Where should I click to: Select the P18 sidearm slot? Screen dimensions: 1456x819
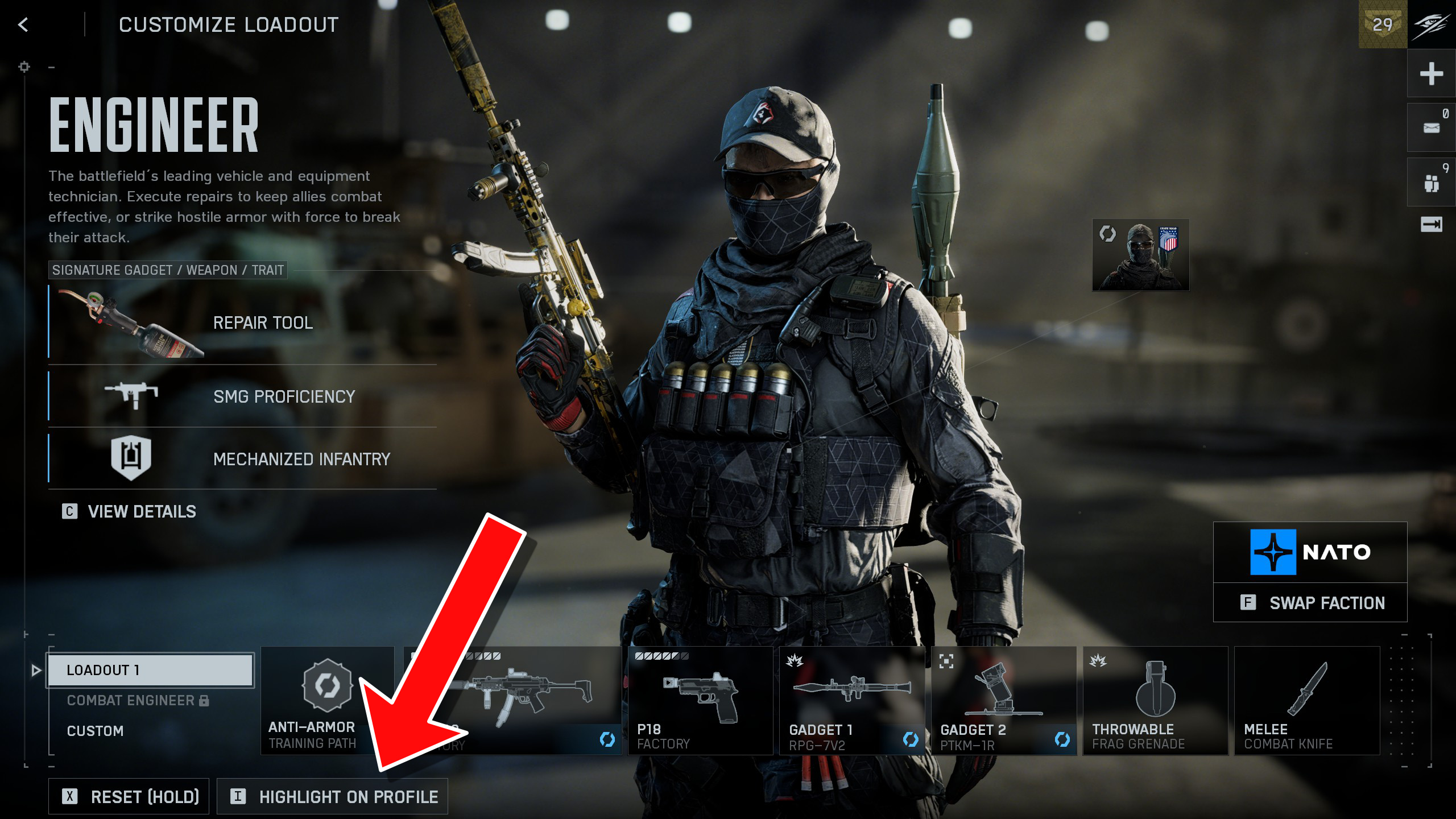(700, 700)
